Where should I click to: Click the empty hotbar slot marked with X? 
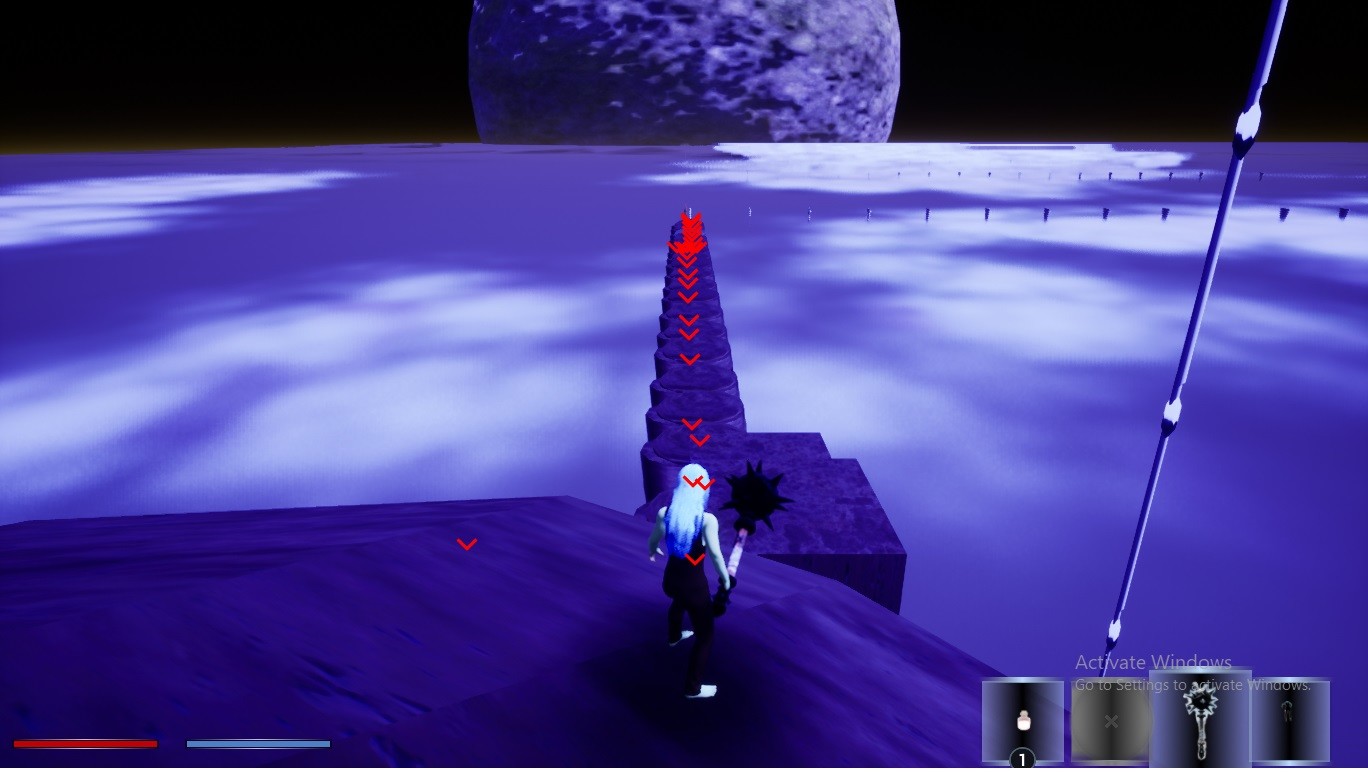[x=1110, y=720]
